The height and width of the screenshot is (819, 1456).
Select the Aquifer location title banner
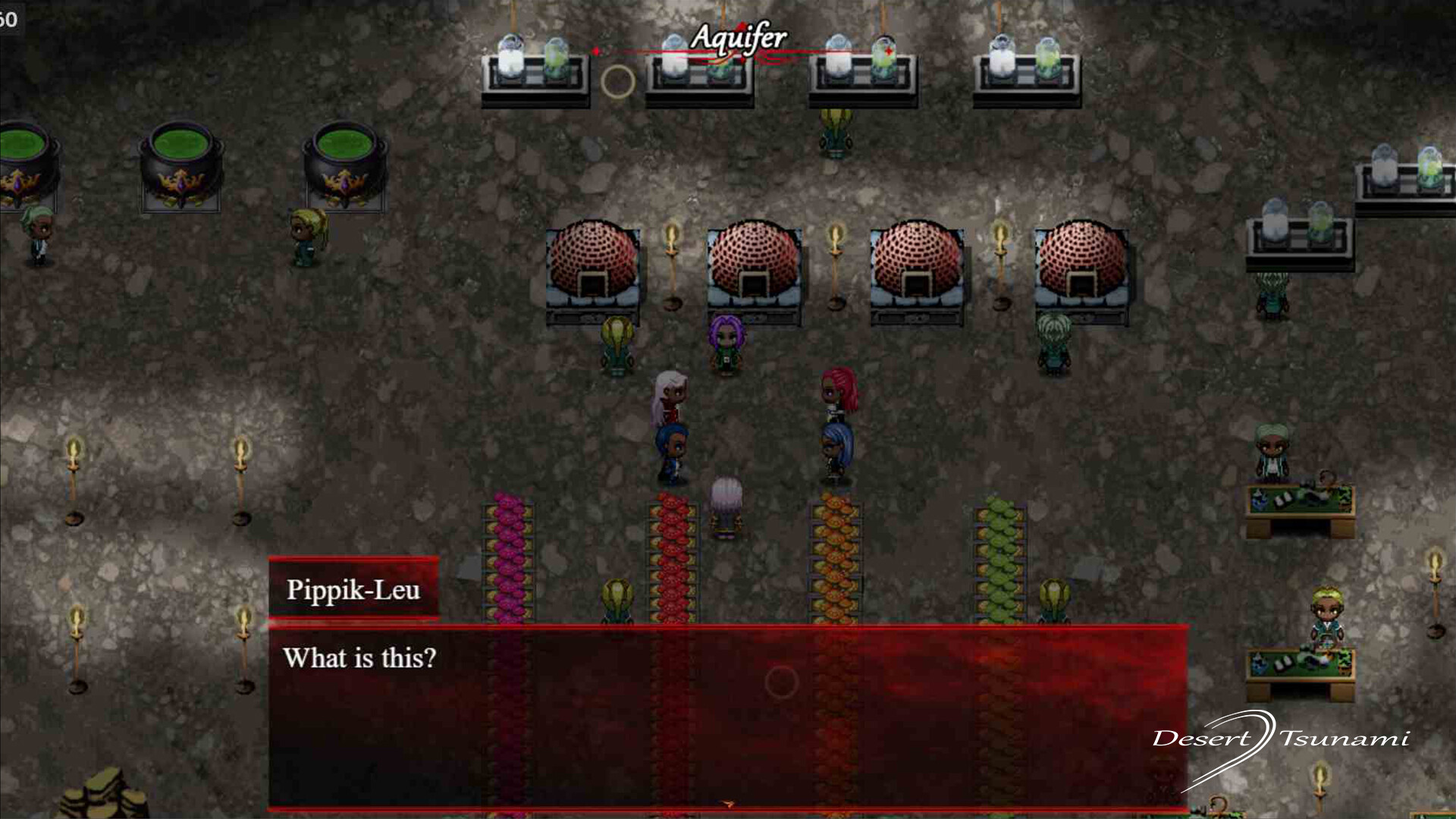739,36
